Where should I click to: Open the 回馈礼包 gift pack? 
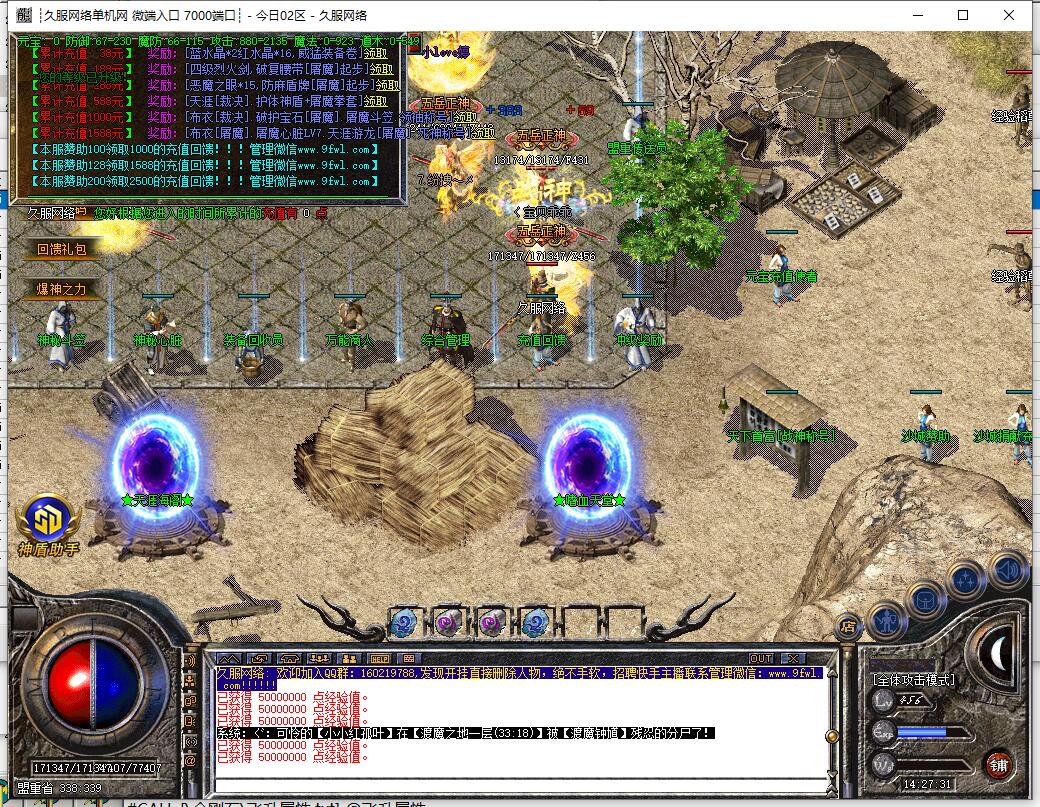62,250
